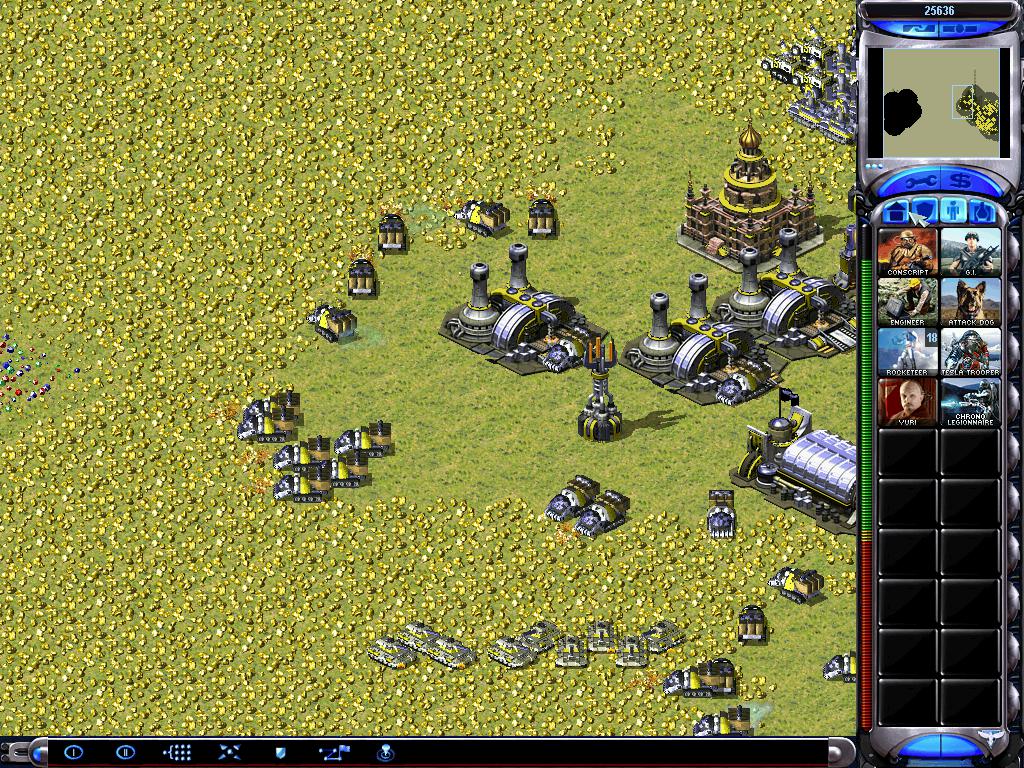Queue a G.I. infantry unit

click(970, 252)
